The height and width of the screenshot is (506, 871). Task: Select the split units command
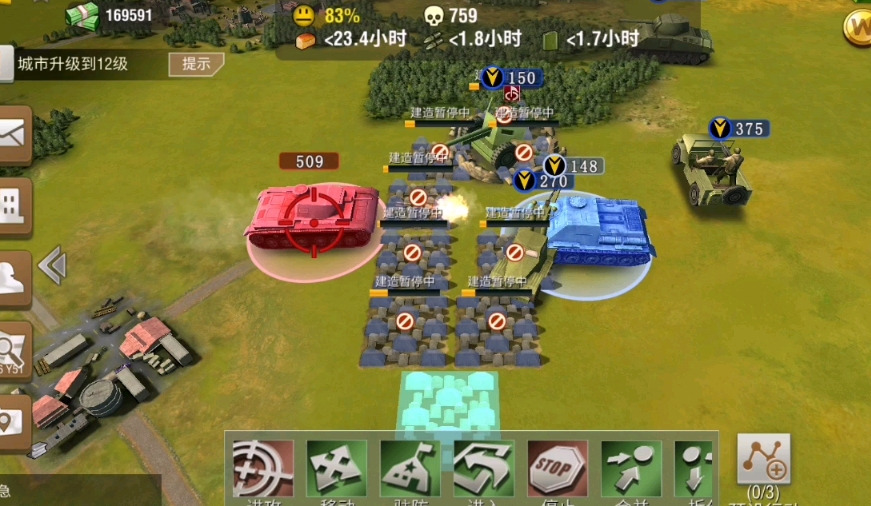[x=695, y=468]
